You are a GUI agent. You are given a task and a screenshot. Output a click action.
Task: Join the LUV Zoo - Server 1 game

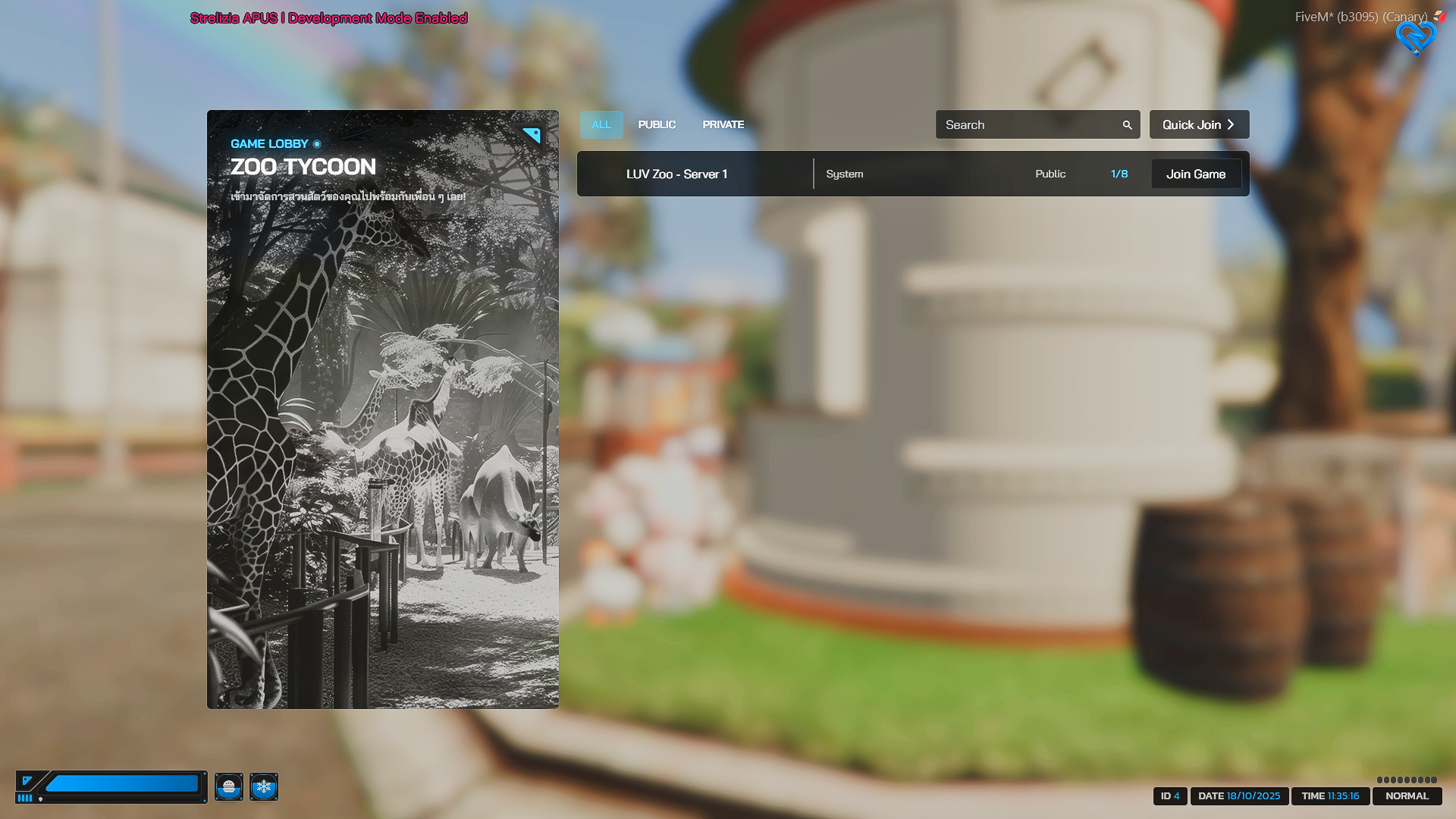click(x=1196, y=174)
